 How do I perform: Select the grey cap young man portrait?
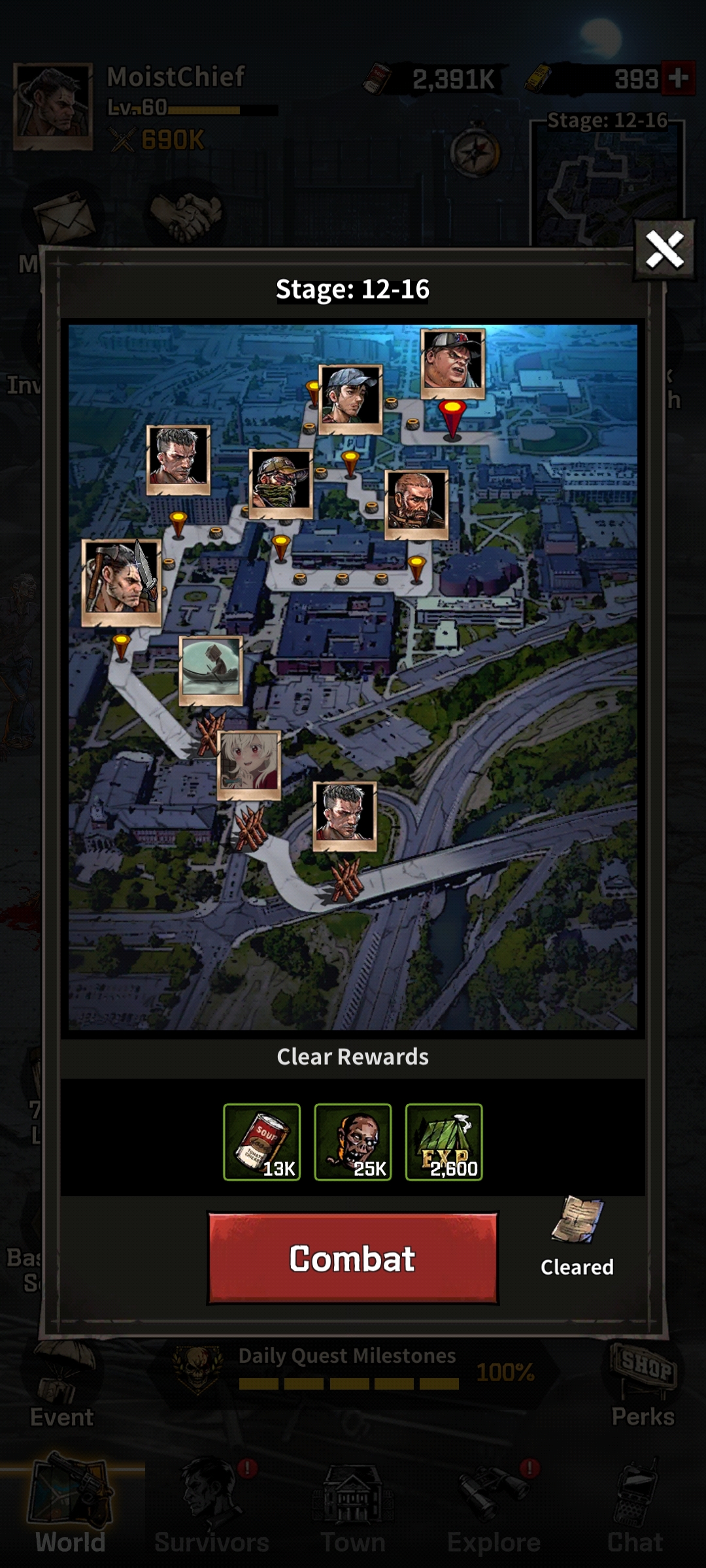[x=350, y=397]
